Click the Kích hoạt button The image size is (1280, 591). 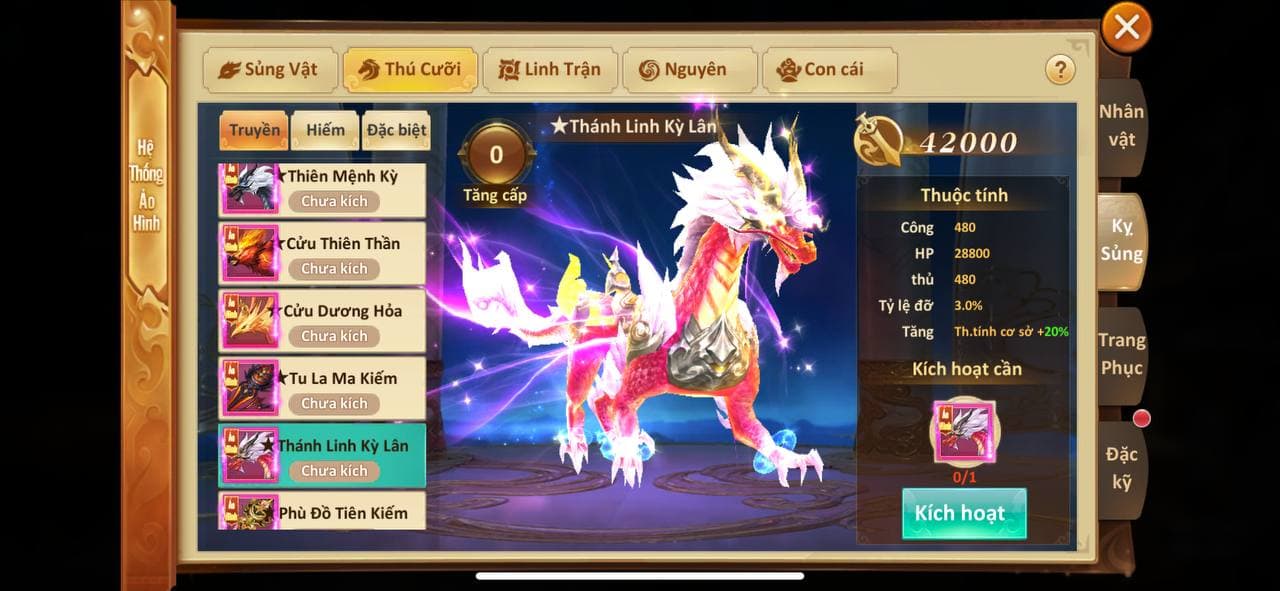coord(964,514)
